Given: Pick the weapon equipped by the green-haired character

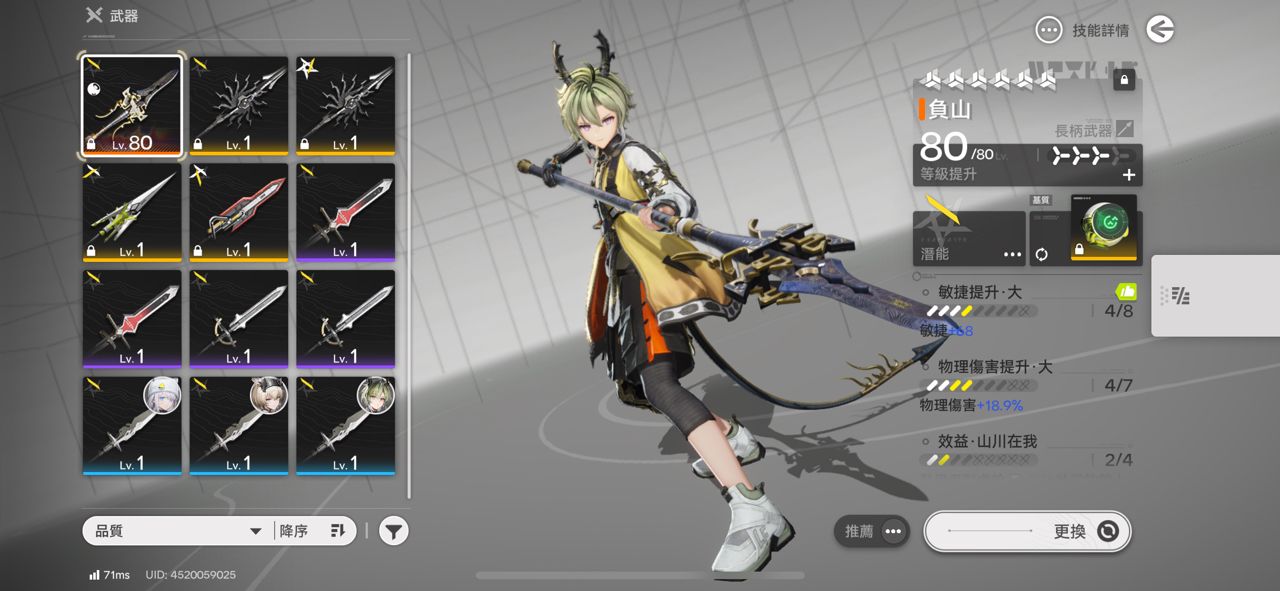Looking at the screenshot, I should pyautogui.click(x=345, y=425).
